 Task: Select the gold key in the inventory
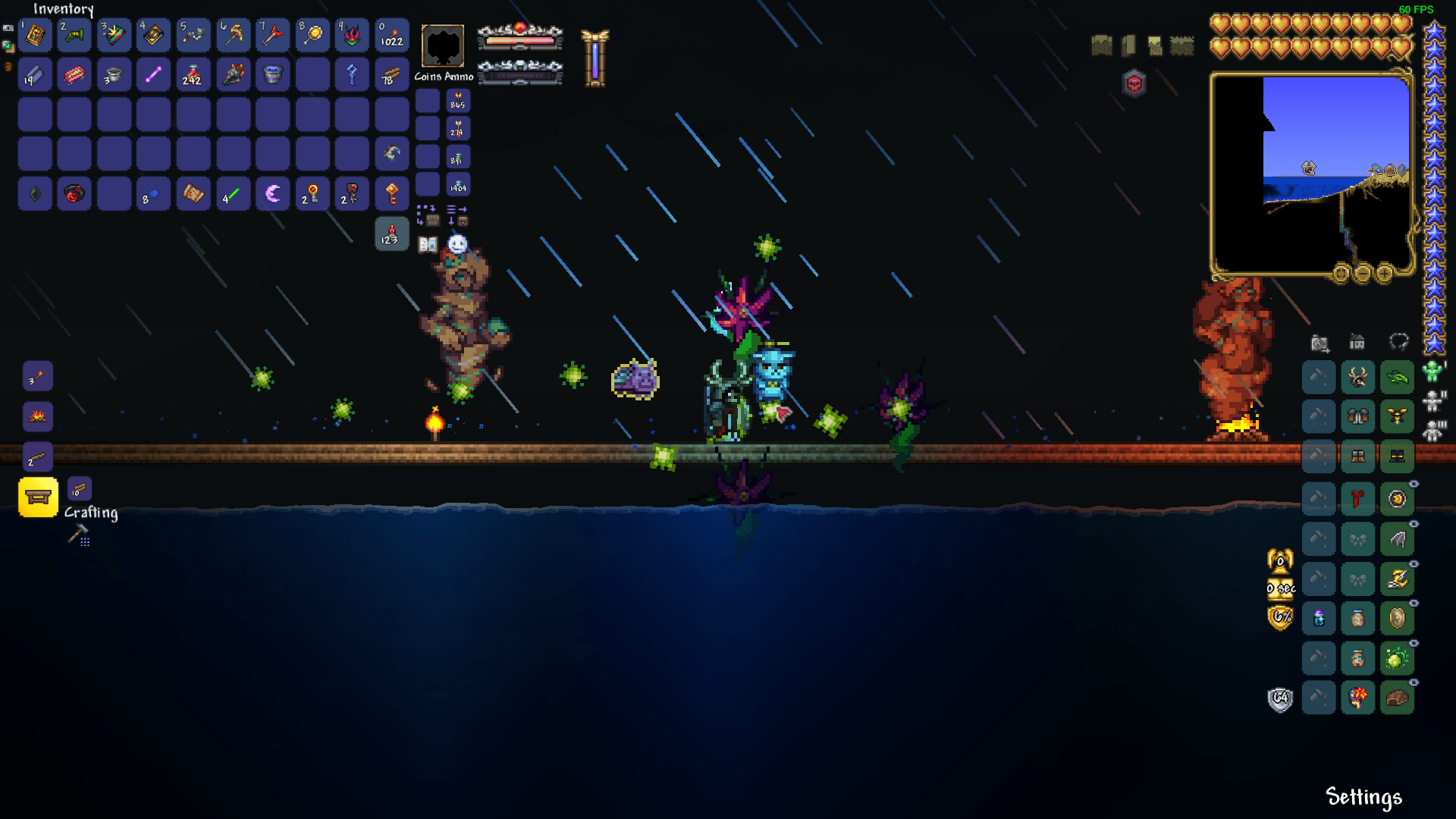[392, 193]
